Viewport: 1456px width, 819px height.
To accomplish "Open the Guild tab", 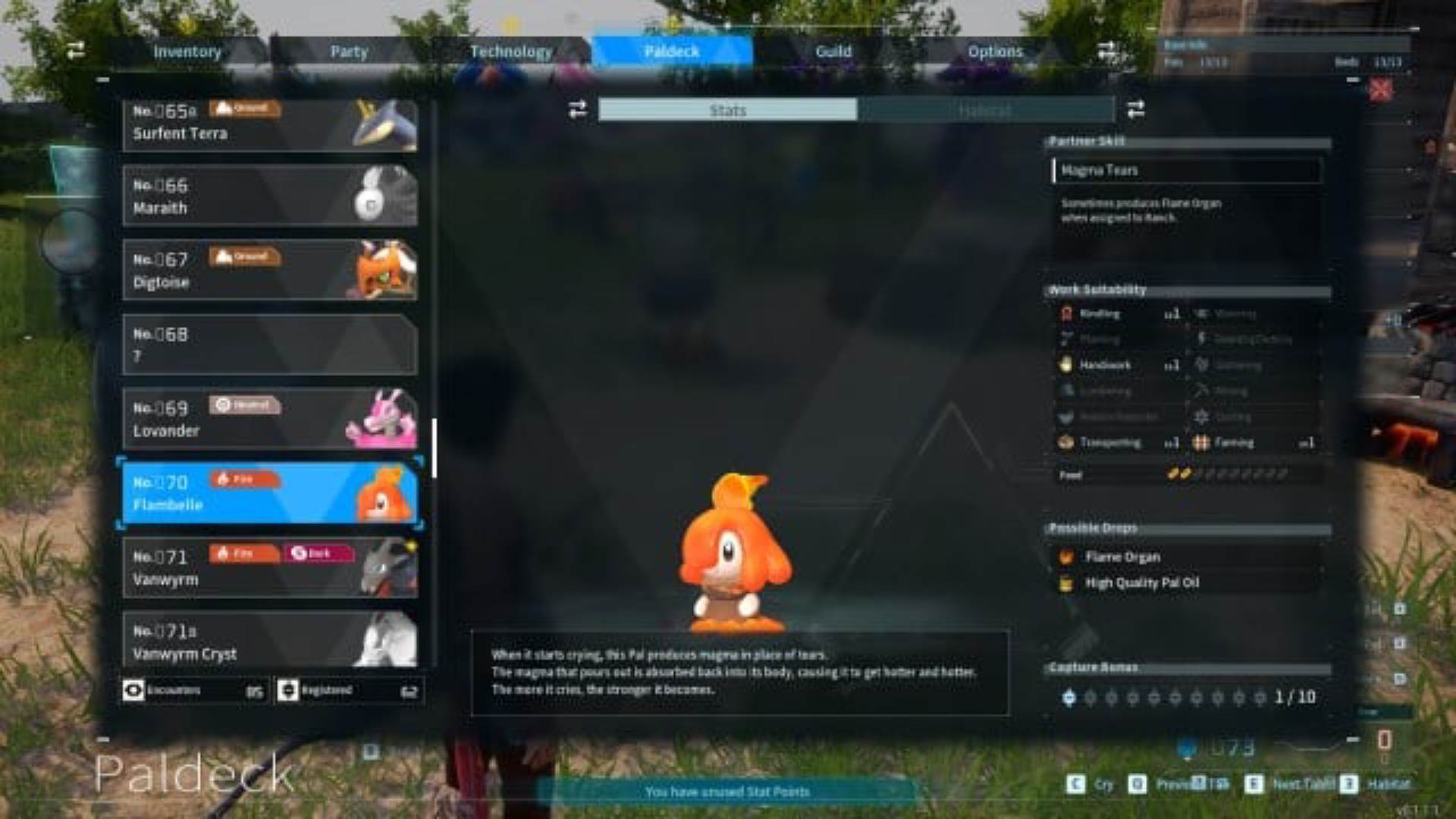I will [833, 52].
